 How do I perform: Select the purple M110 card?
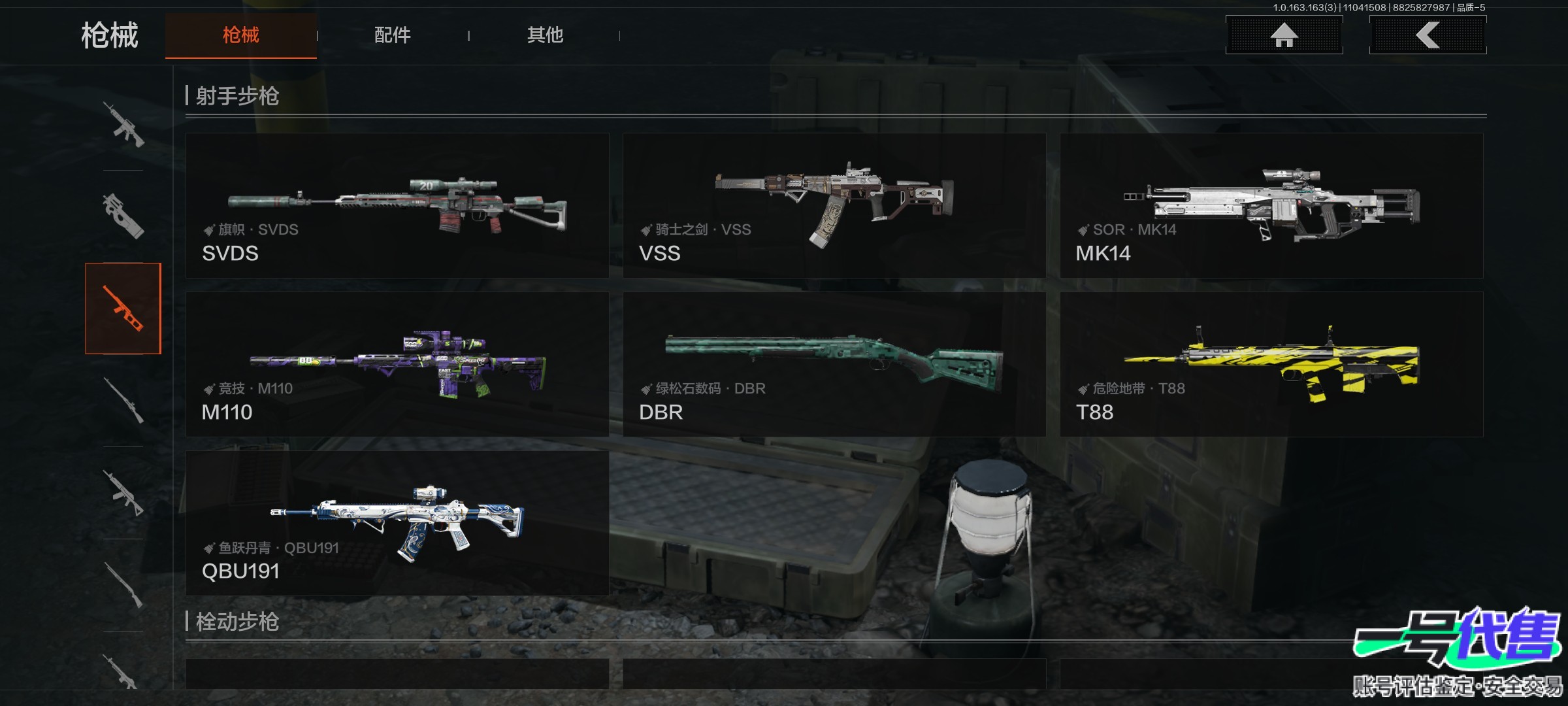(x=397, y=365)
